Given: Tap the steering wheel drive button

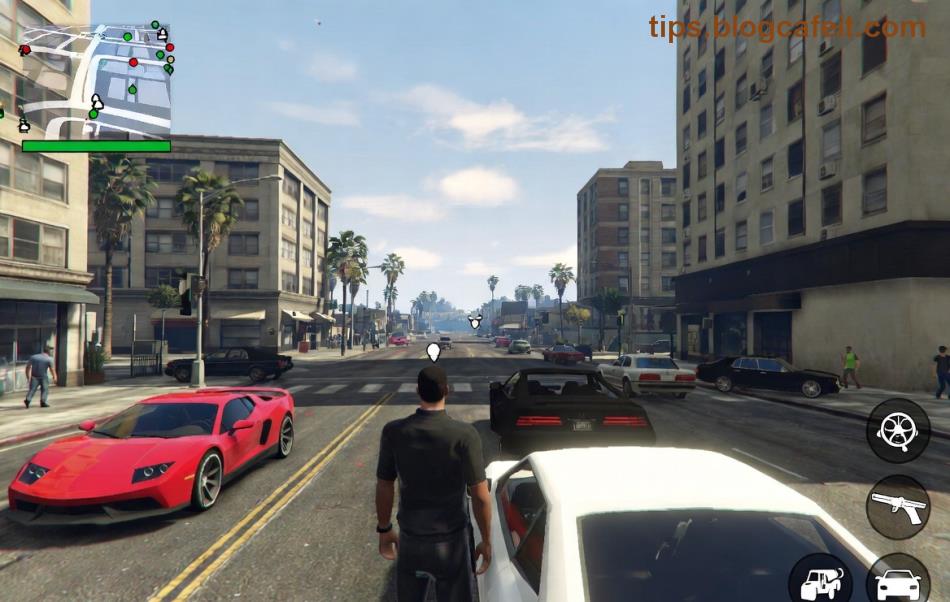Looking at the screenshot, I should click(x=897, y=430).
